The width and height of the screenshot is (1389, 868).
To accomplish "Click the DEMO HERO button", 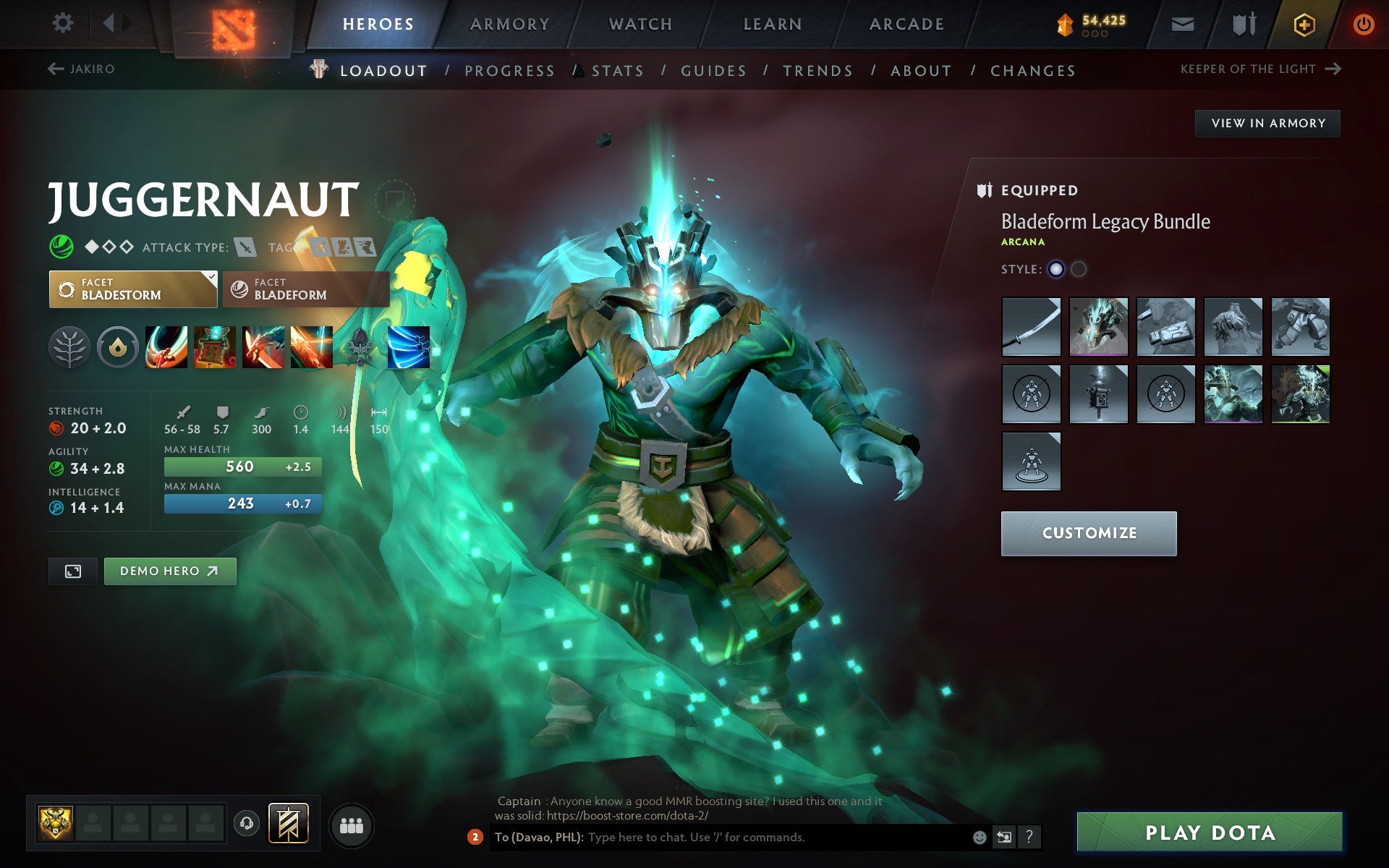I will coord(170,571).
